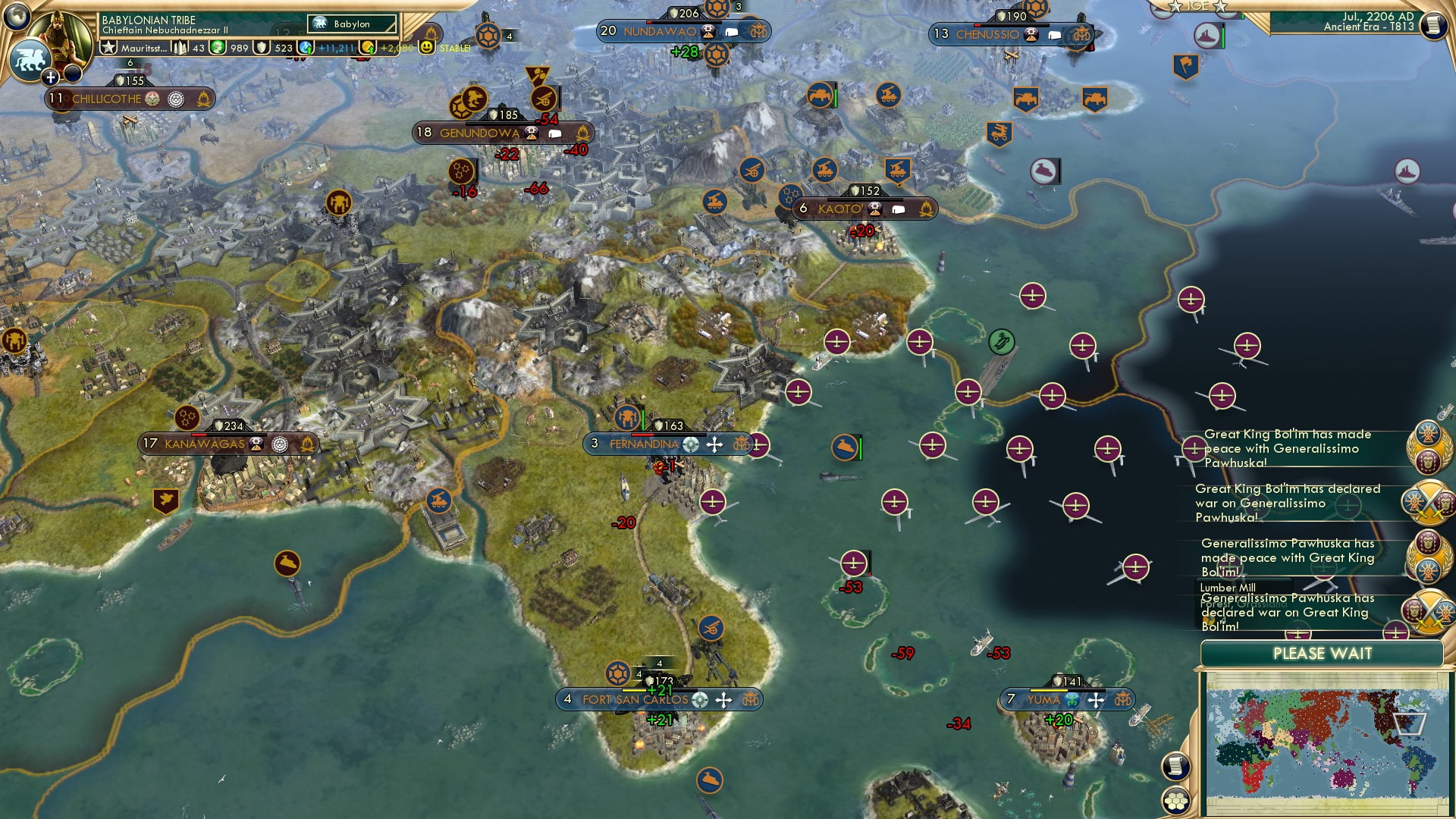This screenshot has height=819, width=1456.
Task: Open the notification log scroll icon top-right
Action: 1435,24
